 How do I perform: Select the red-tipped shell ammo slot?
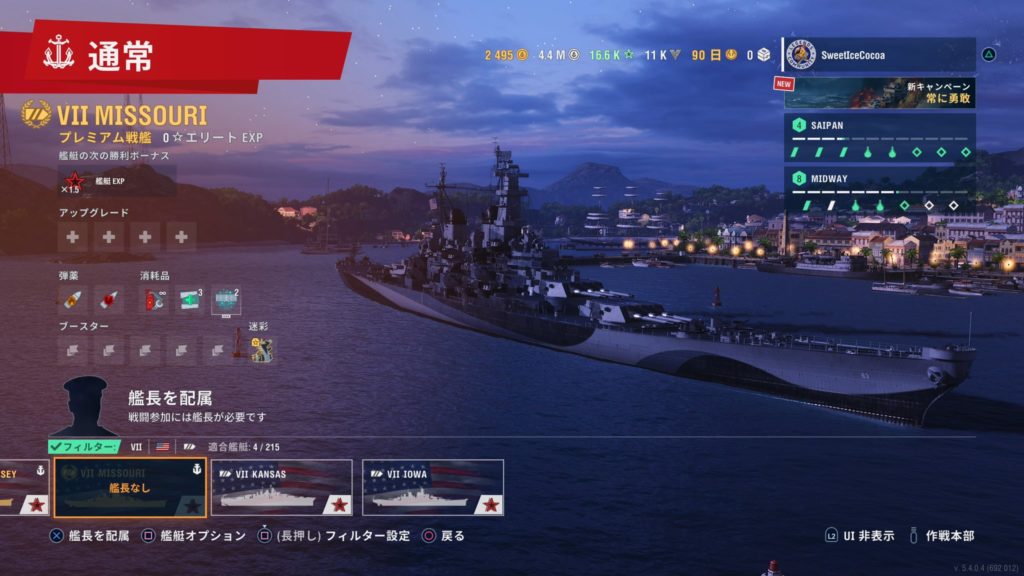click(x=107, y=299)
